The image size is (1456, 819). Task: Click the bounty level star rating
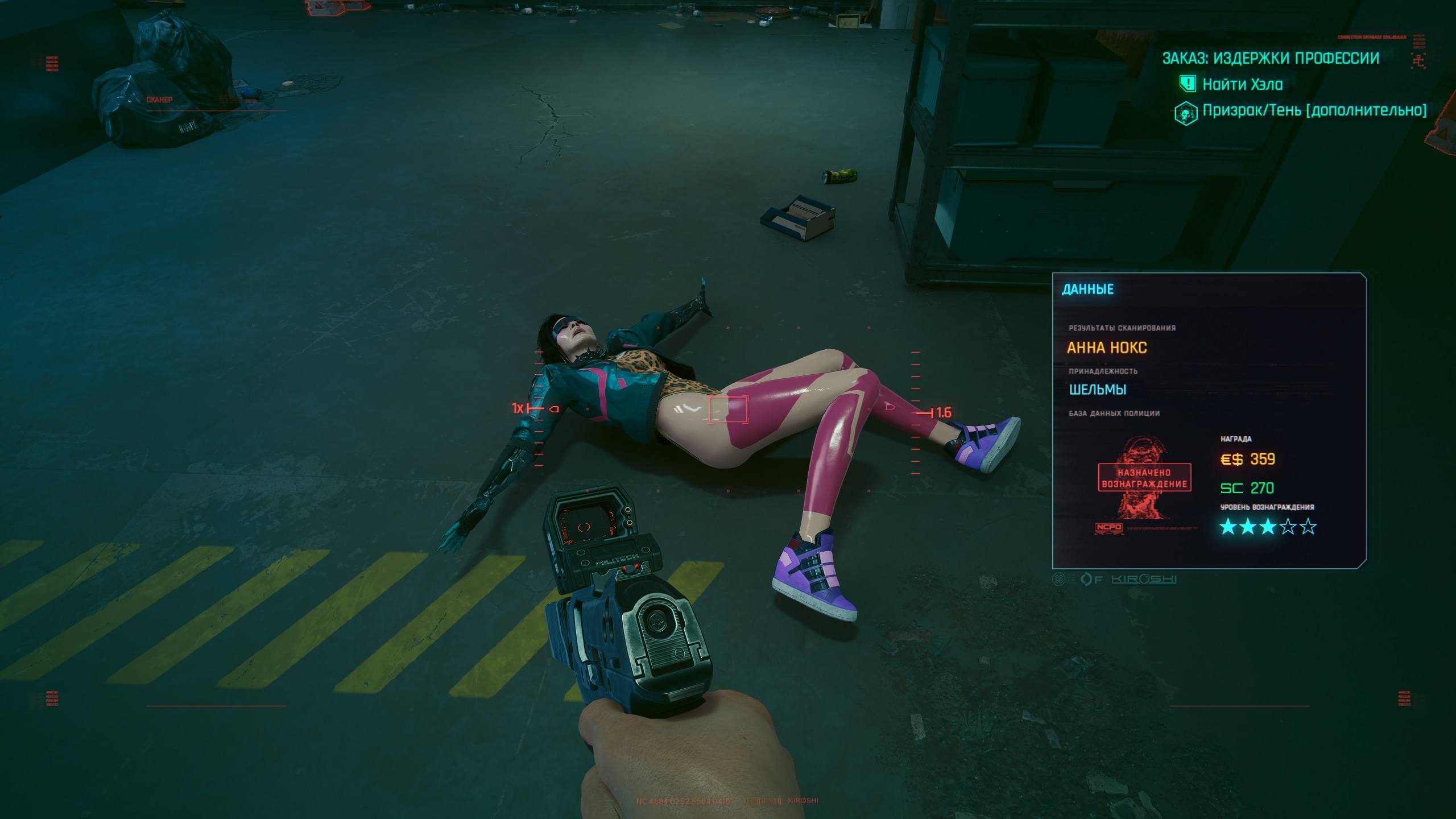(x=1268, y=527)
